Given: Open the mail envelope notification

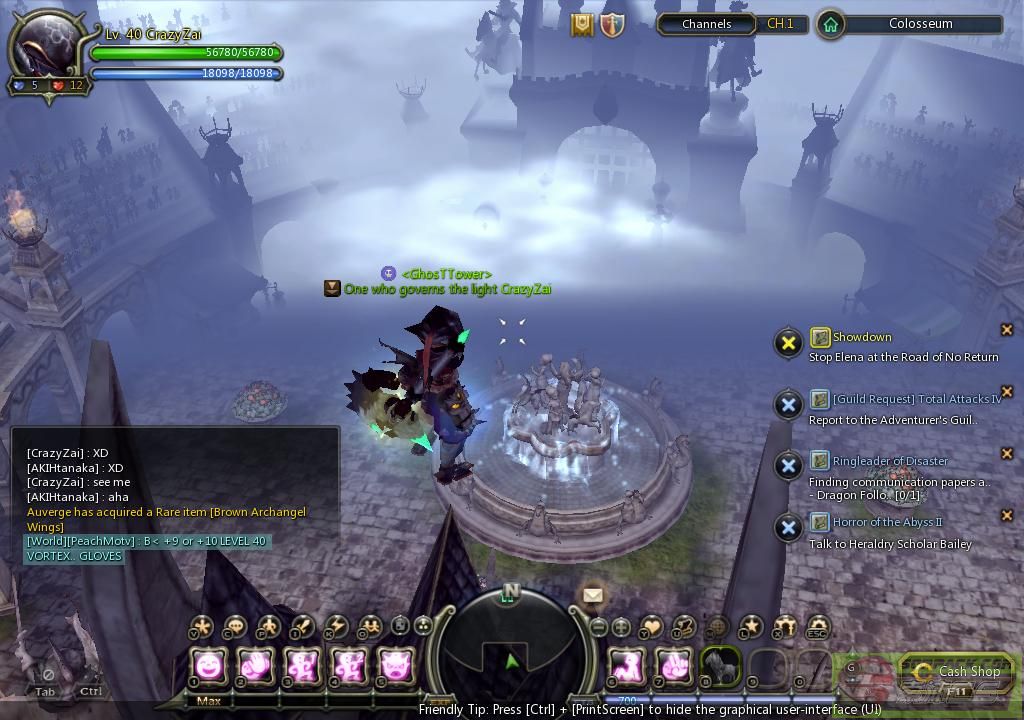Looking at the screenshot, I should pyautogui.click(x=593, y=595).
